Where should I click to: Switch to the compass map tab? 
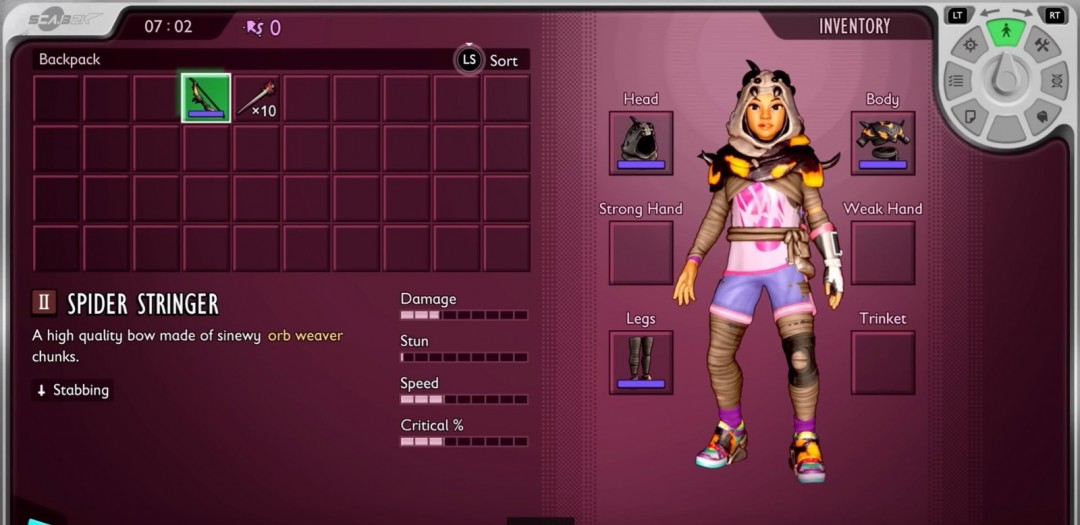coord(969,45)
